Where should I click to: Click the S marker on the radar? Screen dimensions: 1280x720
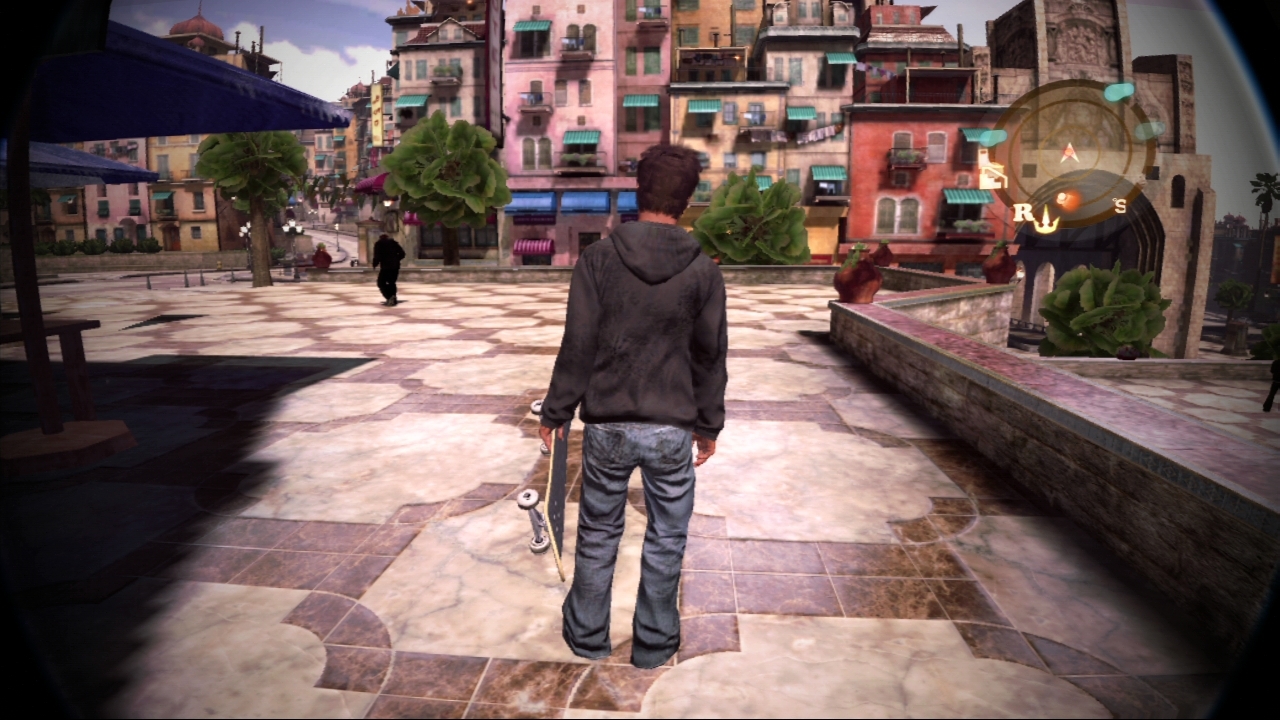pos(1120,207)
